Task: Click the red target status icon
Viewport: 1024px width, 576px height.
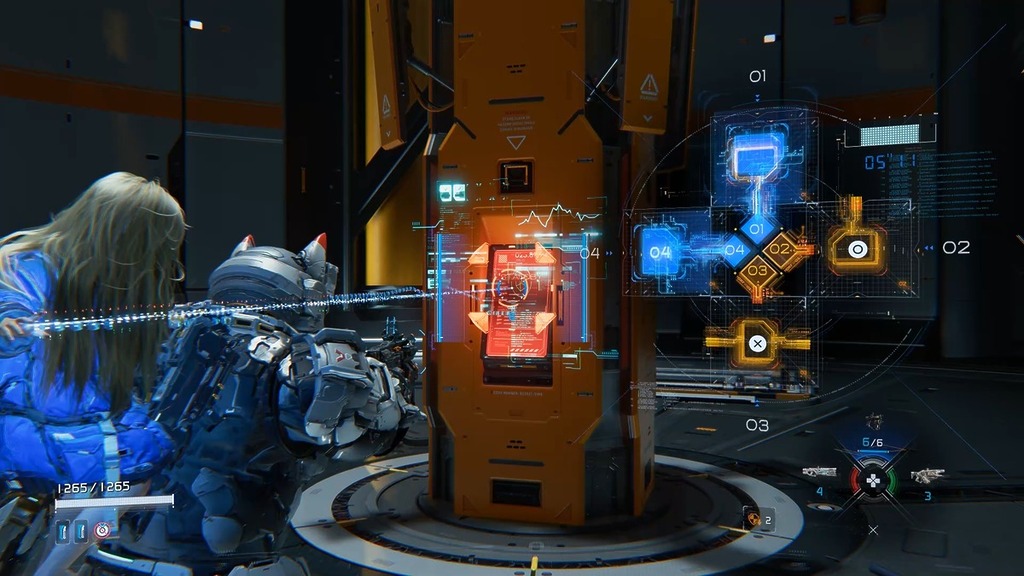Action: 102,531
